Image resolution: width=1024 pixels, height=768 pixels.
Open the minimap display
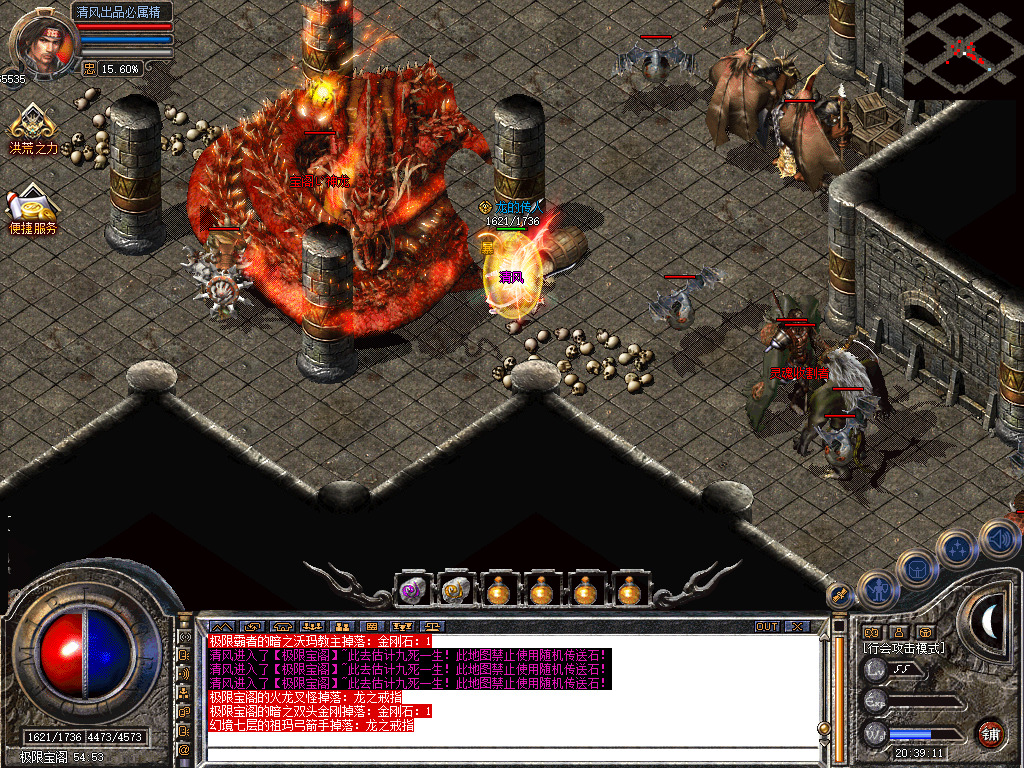tap(963, 49)
